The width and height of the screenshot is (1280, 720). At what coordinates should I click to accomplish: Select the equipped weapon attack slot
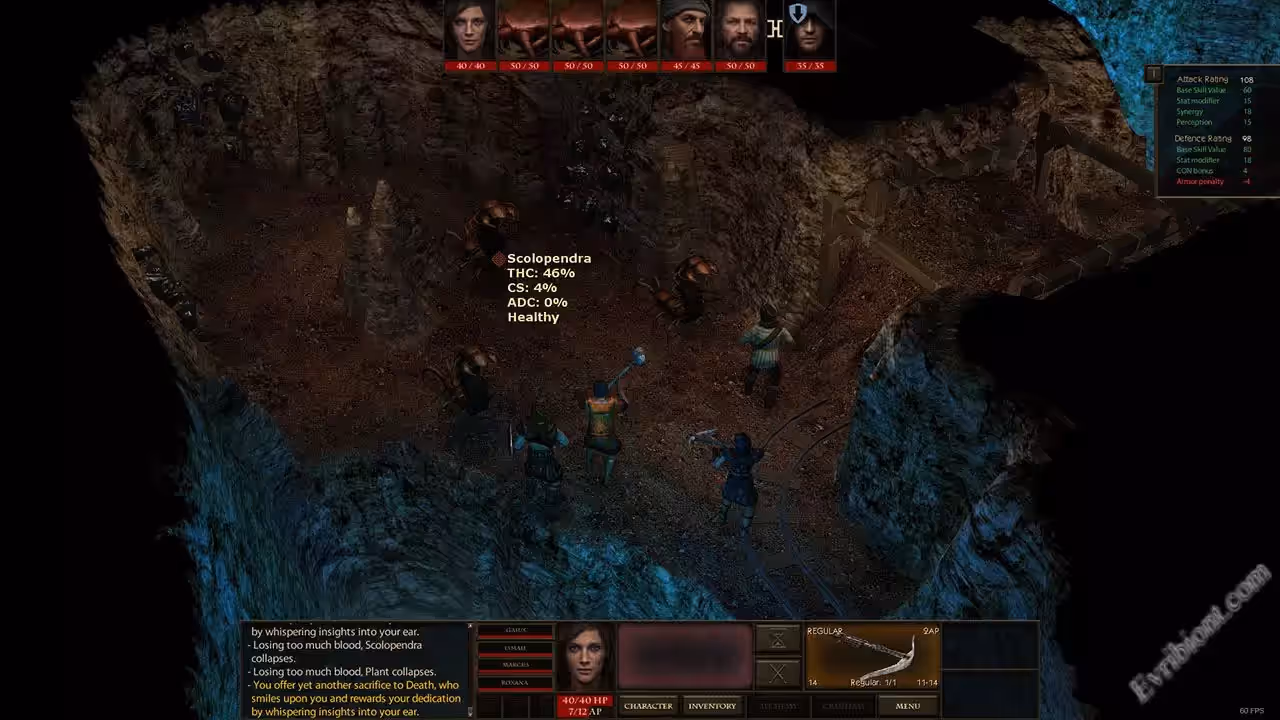tap(873, 656)
